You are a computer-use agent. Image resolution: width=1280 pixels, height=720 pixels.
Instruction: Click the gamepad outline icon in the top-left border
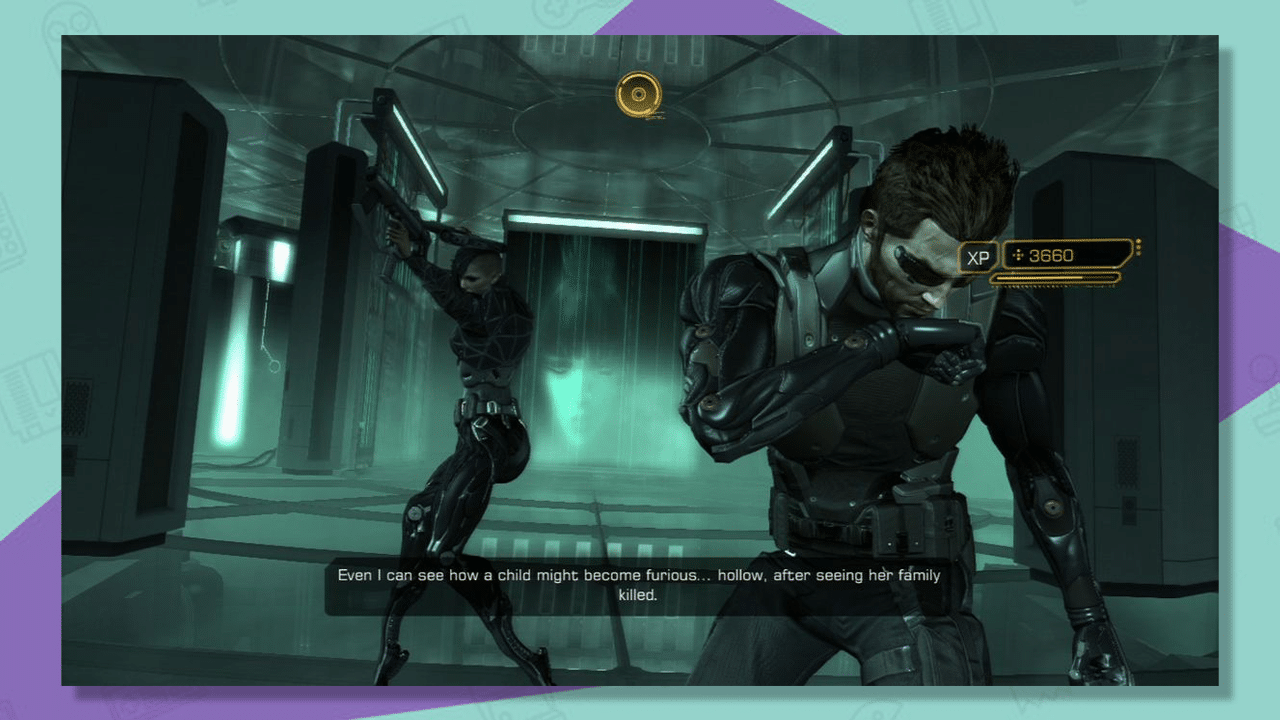point(68,22)
